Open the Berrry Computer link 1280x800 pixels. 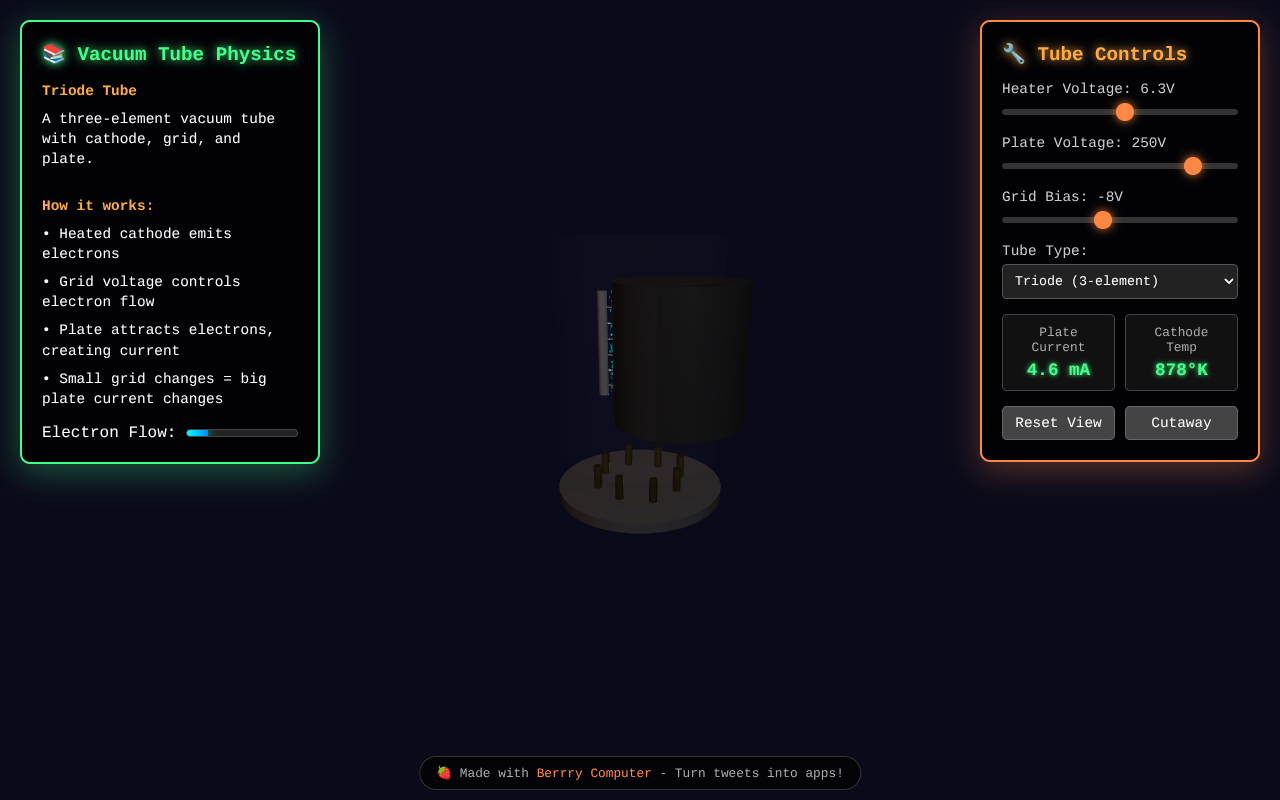point(594,772)
